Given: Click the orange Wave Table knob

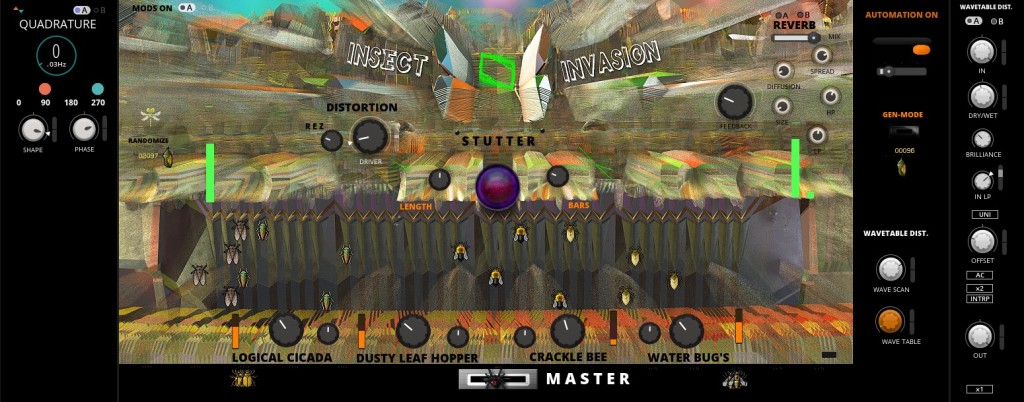Looking at the screenshot, I should [890, 320].
